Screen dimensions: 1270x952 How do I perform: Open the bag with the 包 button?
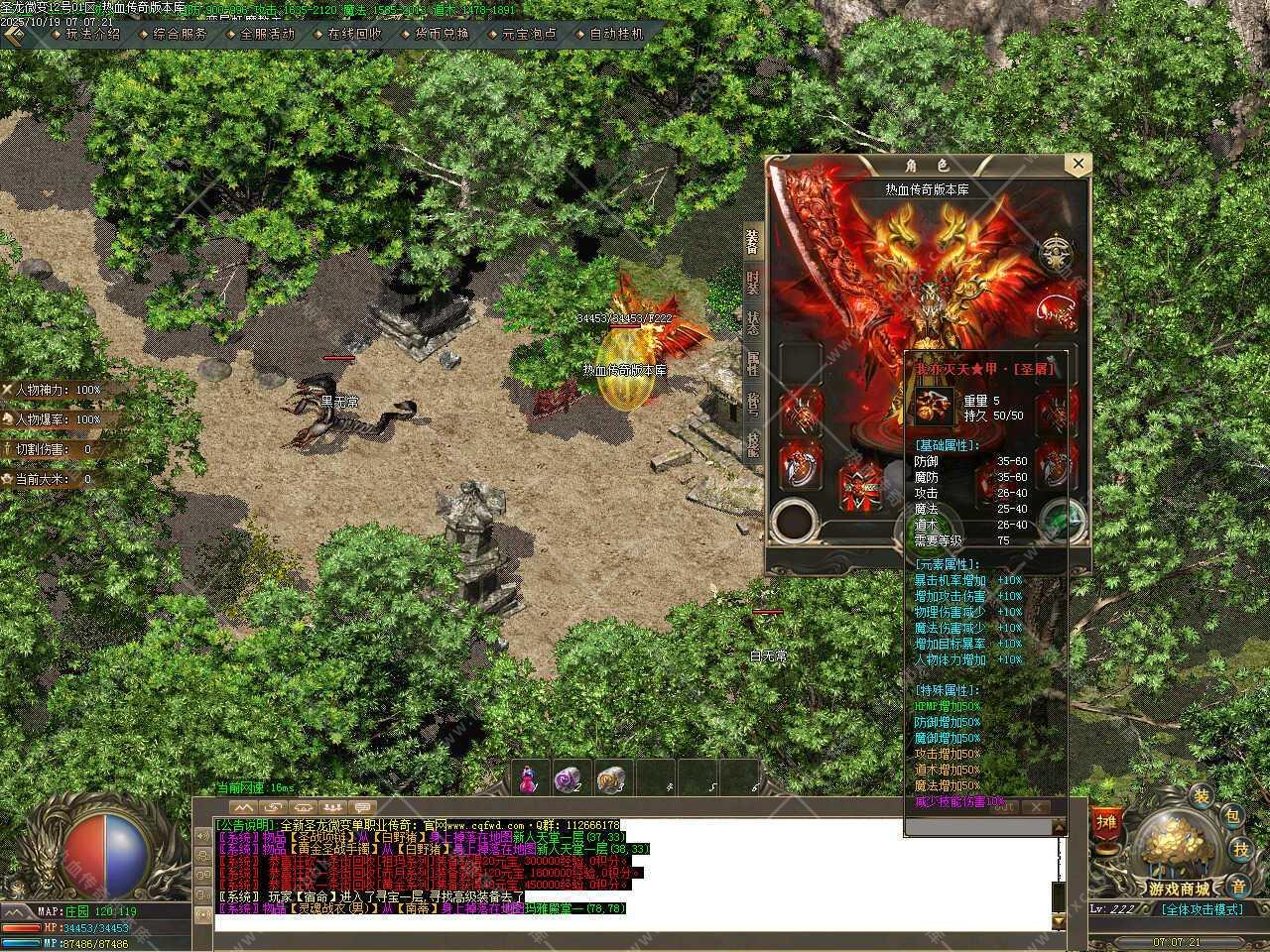point(1231,816)
